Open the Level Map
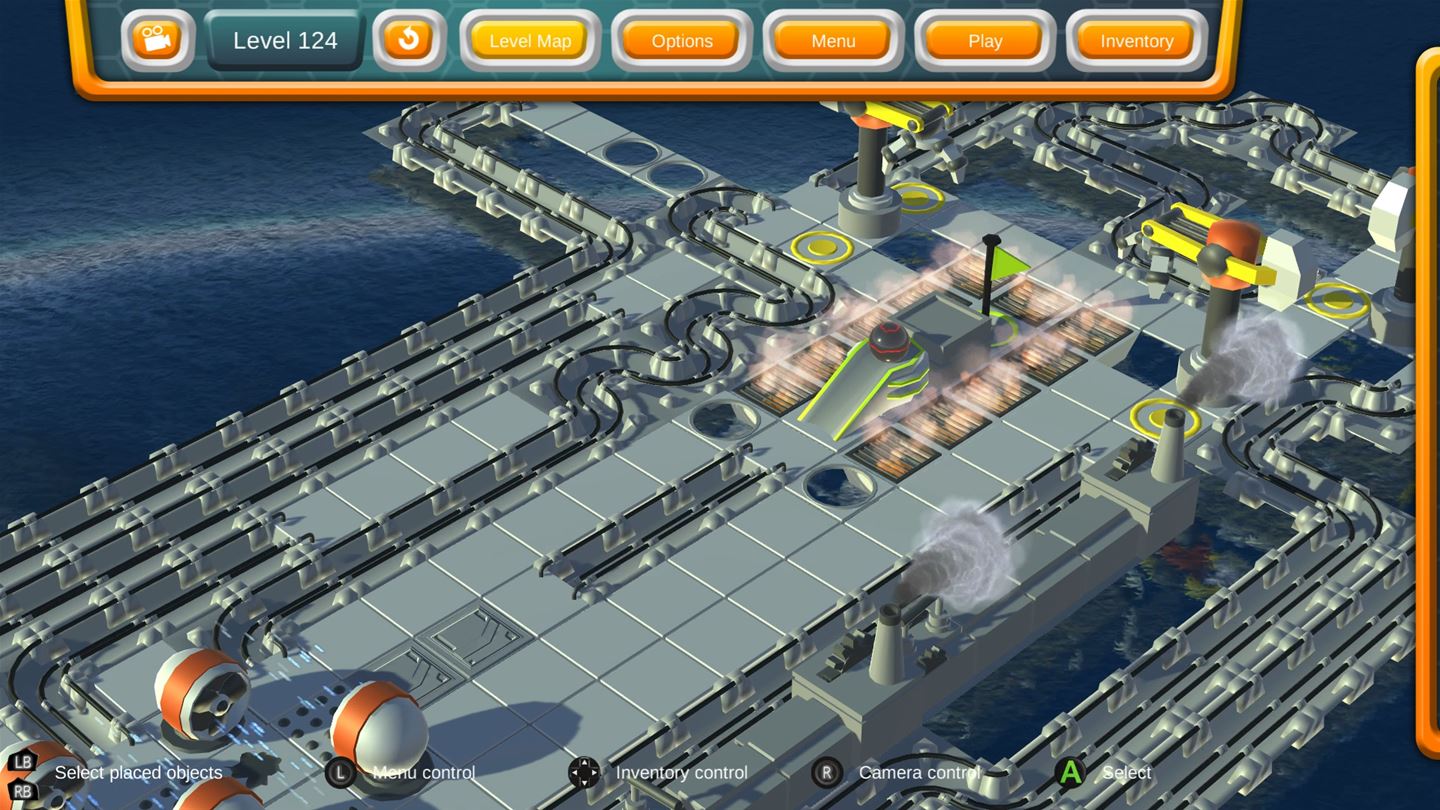 (529, 41)
